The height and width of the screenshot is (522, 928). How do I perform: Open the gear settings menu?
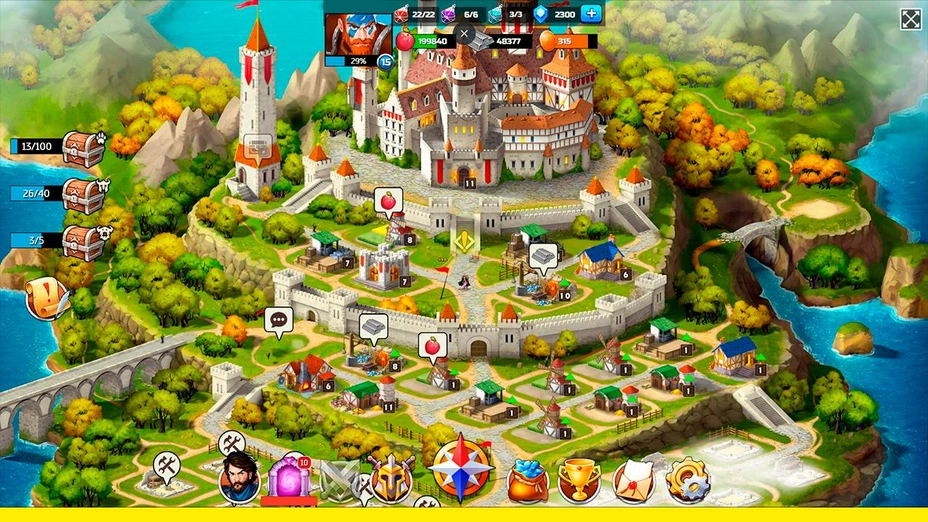tap(687, 480)
